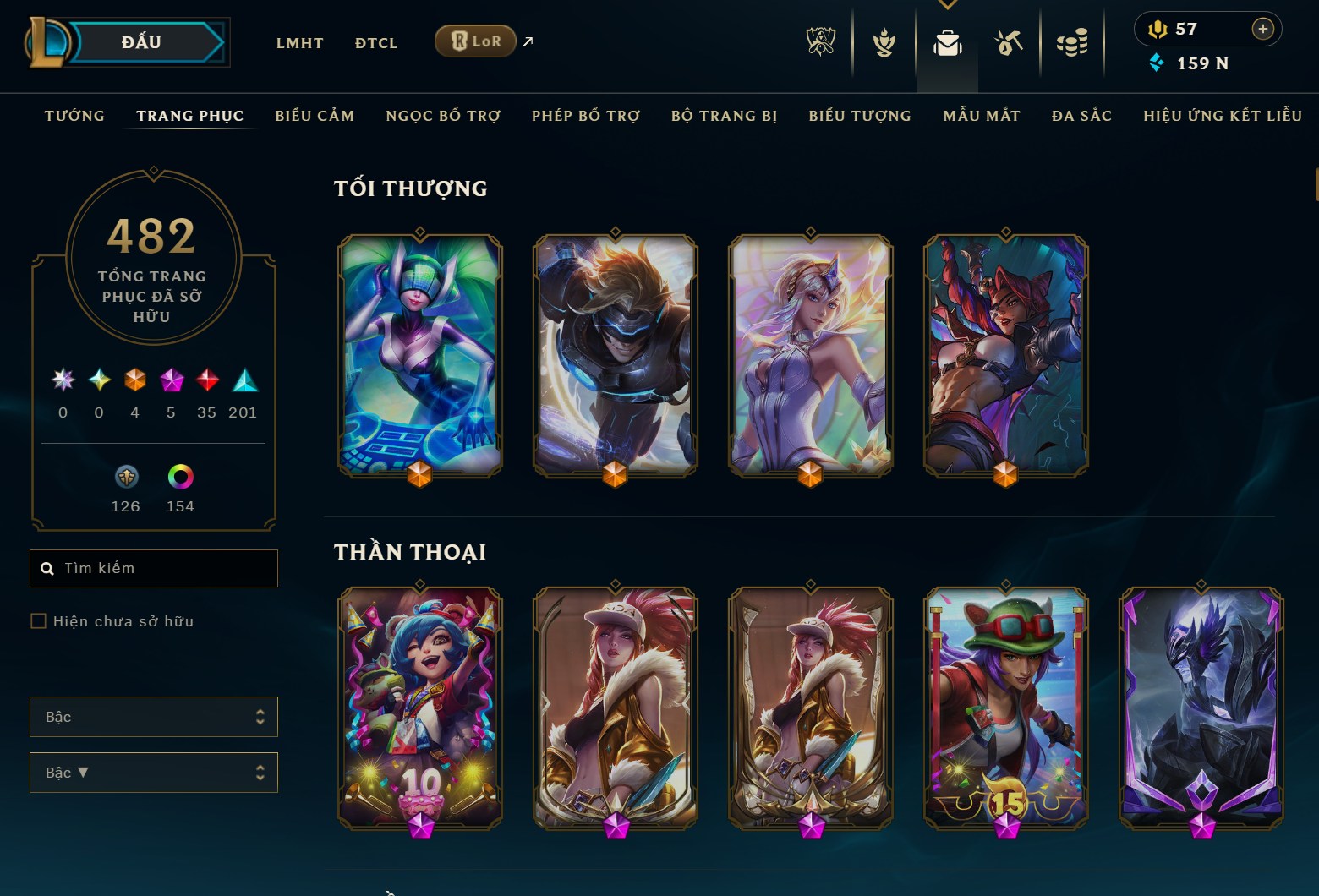The image size is (1319, 896).
Task: Open the 'Bậc ▼' sort order dropdown
Action: point(153,772)
